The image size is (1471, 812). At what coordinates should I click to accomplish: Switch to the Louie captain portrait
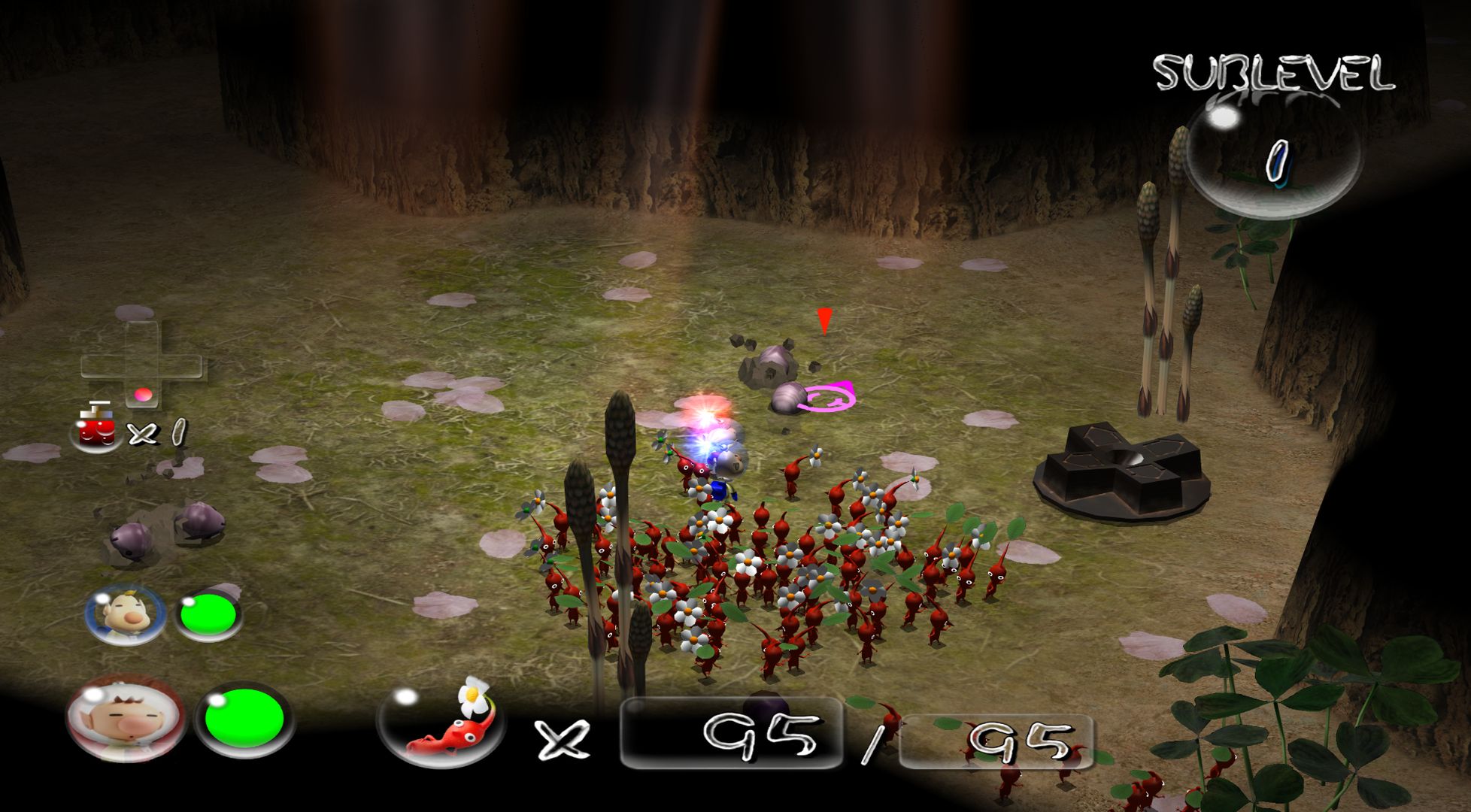pyautogui.click(x=125, y=614)
